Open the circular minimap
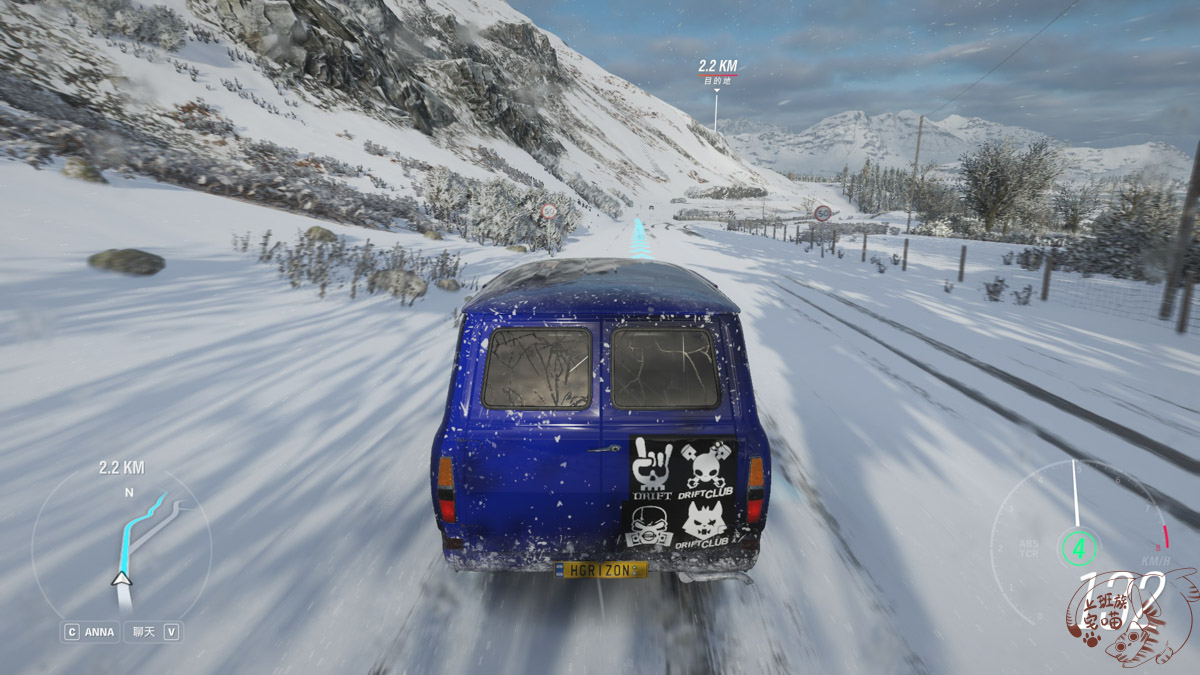This screenshot has width=1200, height=675. [121, 545]
